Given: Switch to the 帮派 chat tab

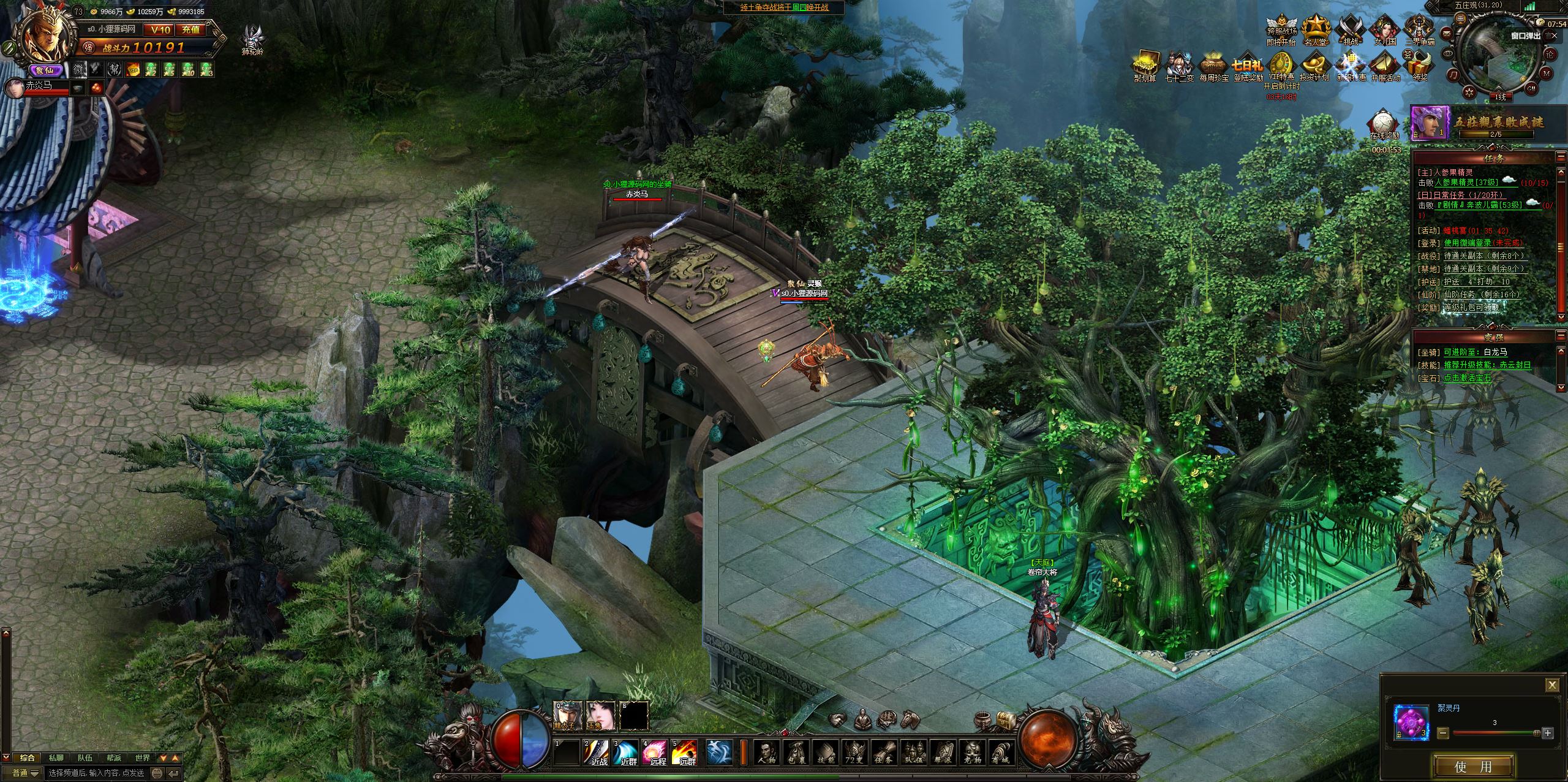Looking at the screenshot, I should (x=114, y=757).
